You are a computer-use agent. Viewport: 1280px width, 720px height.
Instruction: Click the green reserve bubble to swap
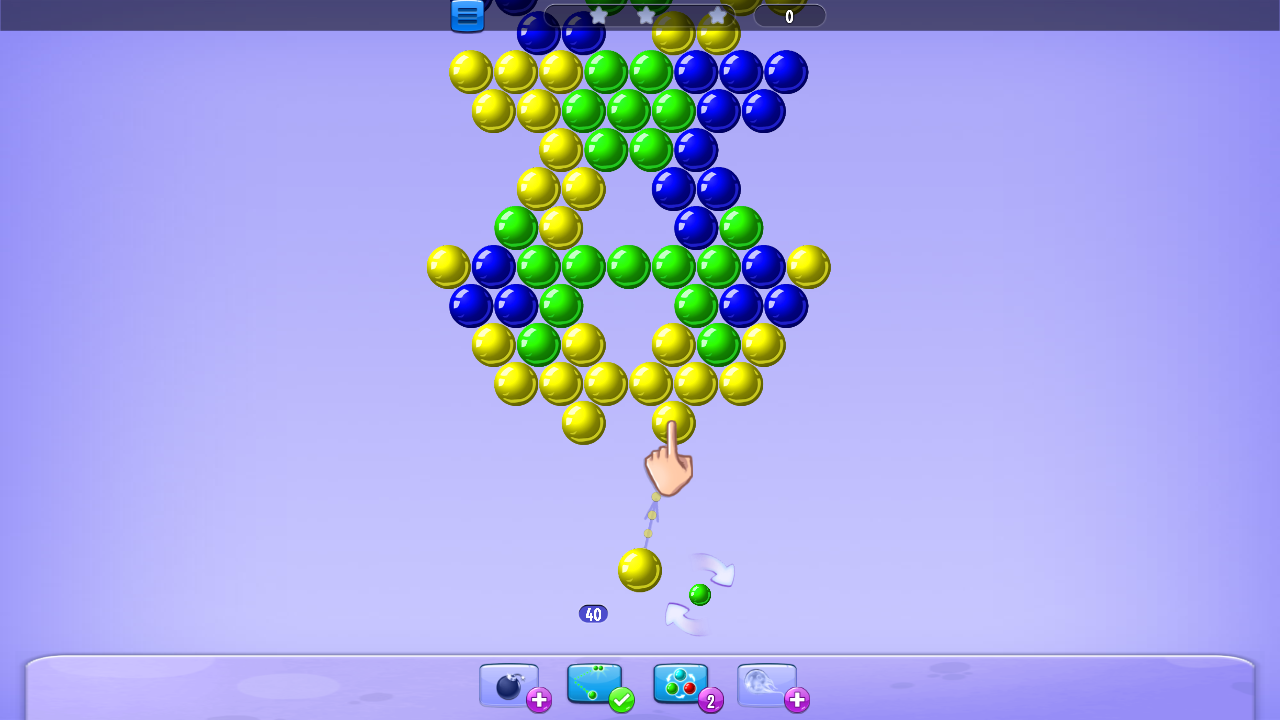(699, 594)
